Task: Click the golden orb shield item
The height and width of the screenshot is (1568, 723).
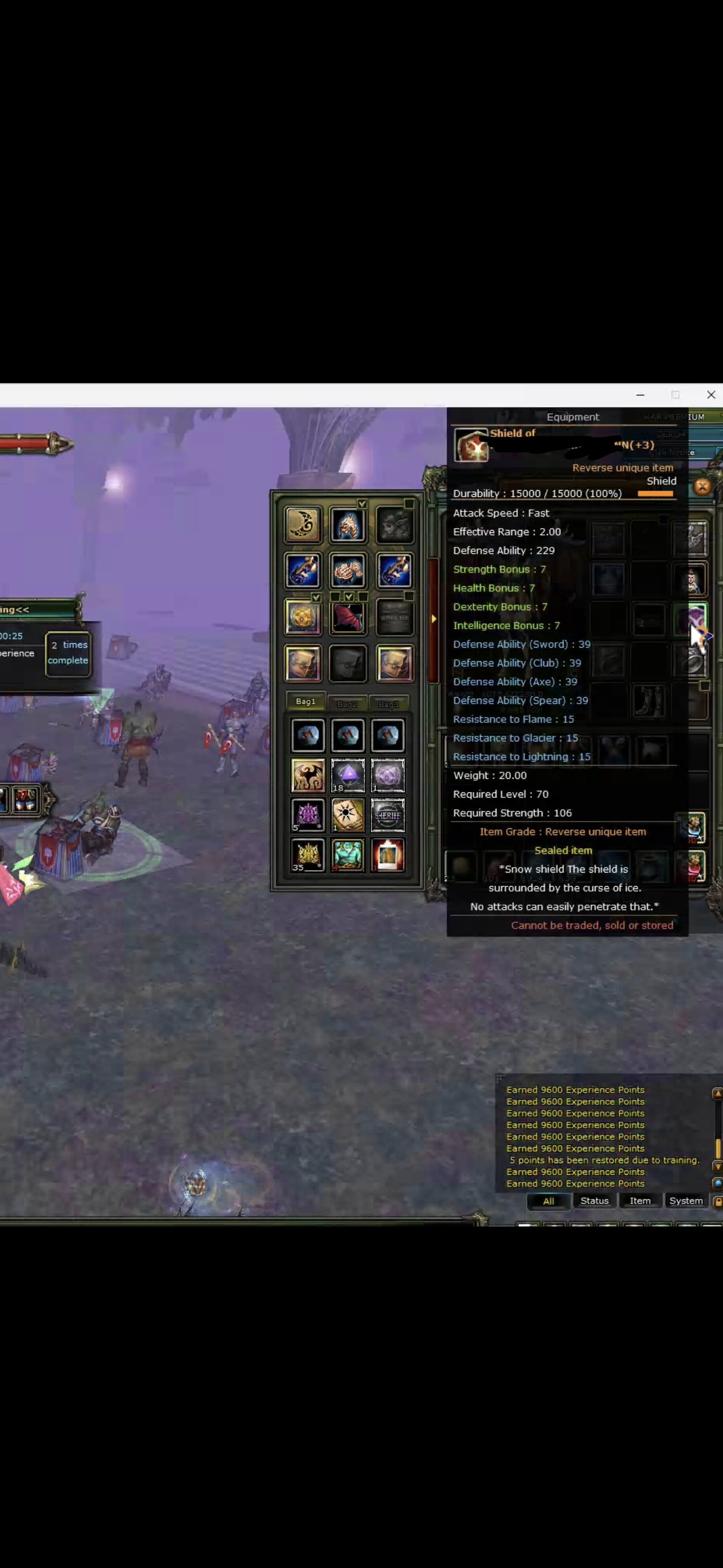Action: [x=303, y=619]
